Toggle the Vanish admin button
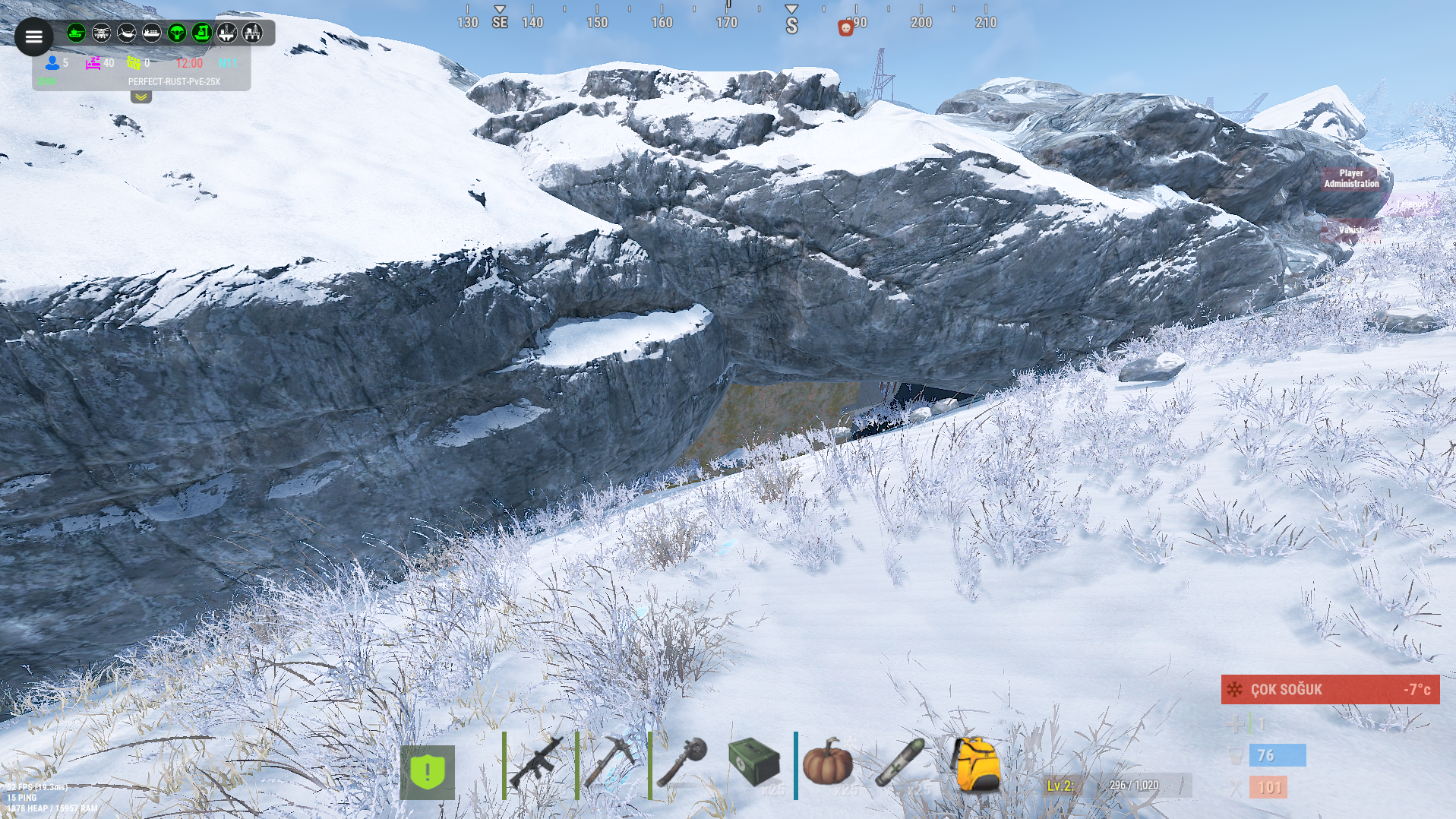 pos(1351,229)
